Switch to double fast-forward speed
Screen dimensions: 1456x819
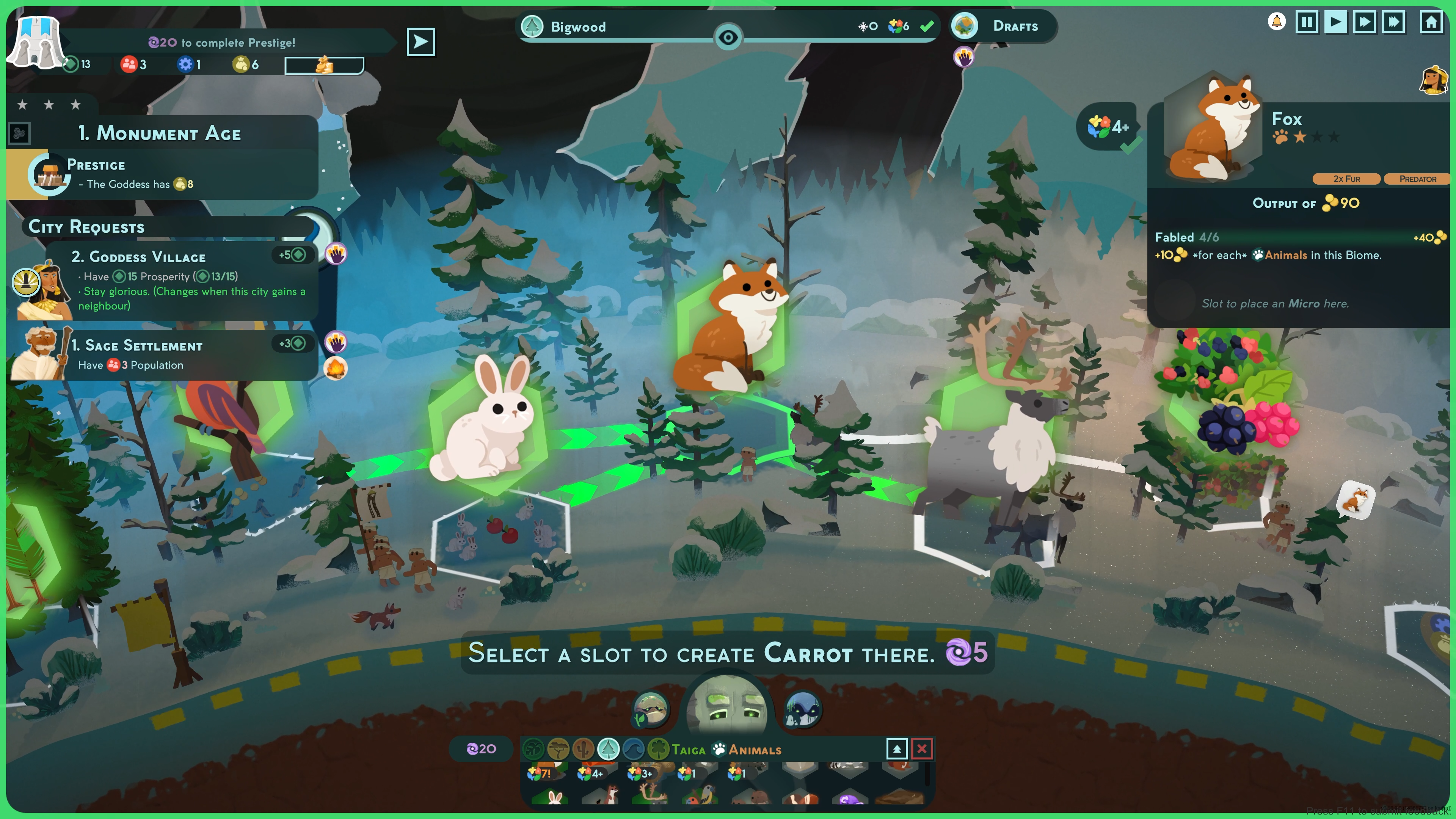(x=1364, y=23)
